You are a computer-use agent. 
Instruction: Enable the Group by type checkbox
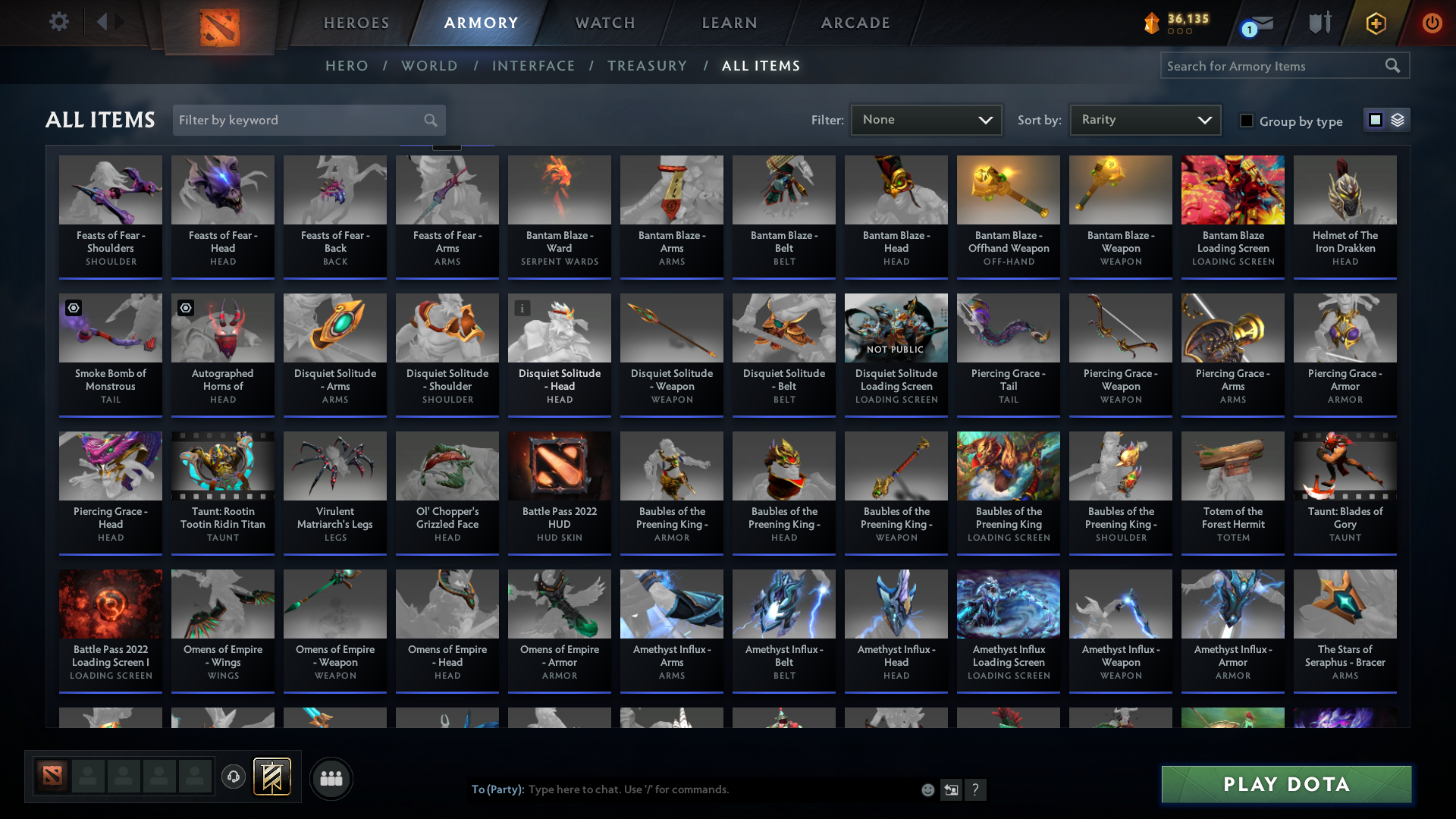click(1247, 121)
